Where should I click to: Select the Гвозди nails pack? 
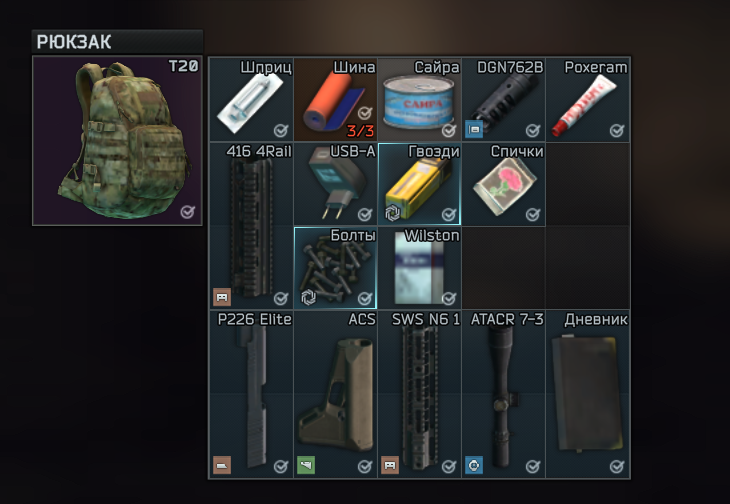(419, 185)
